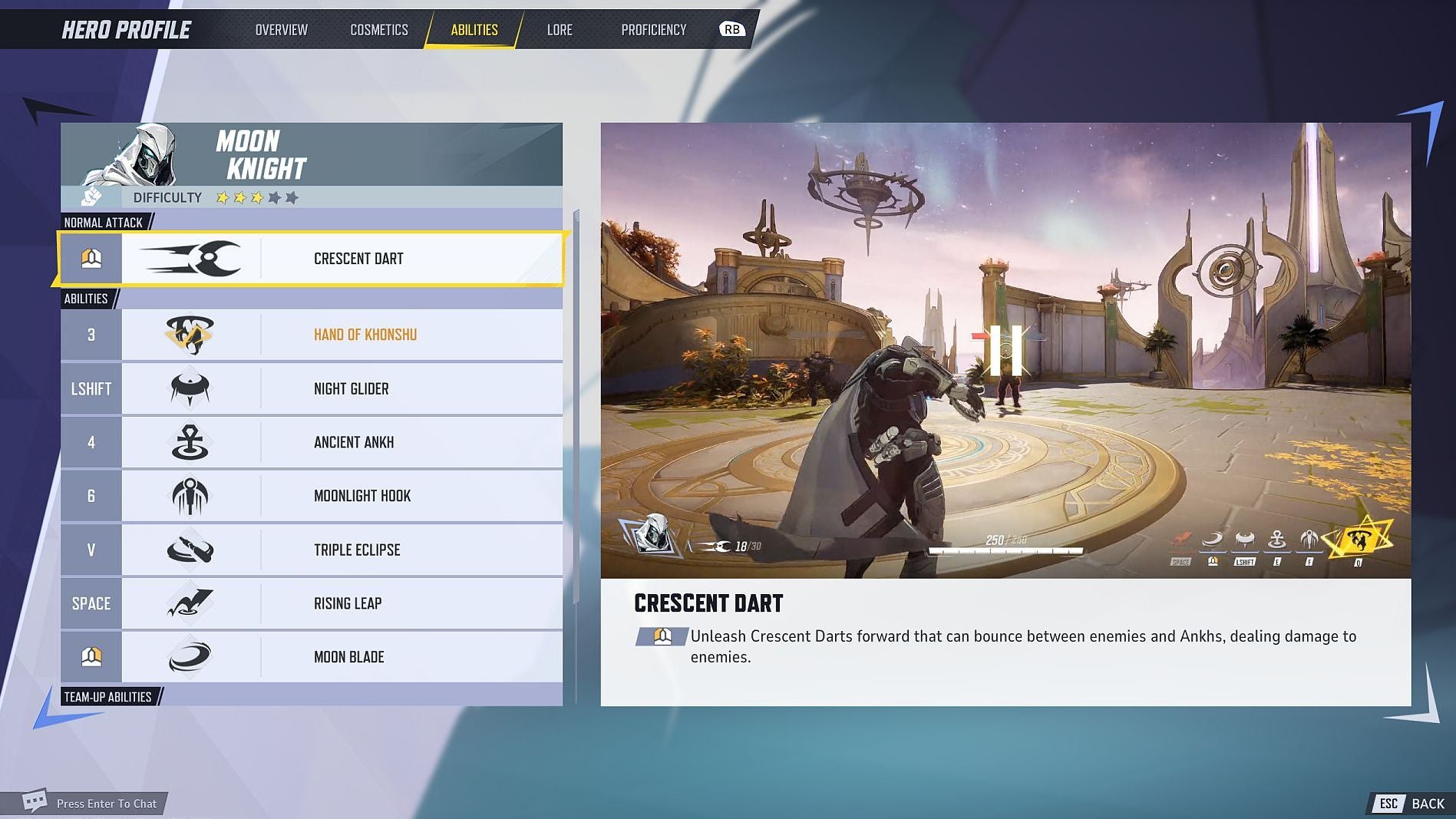Select the Crescent Dart crescent icon

coord(190,258)
